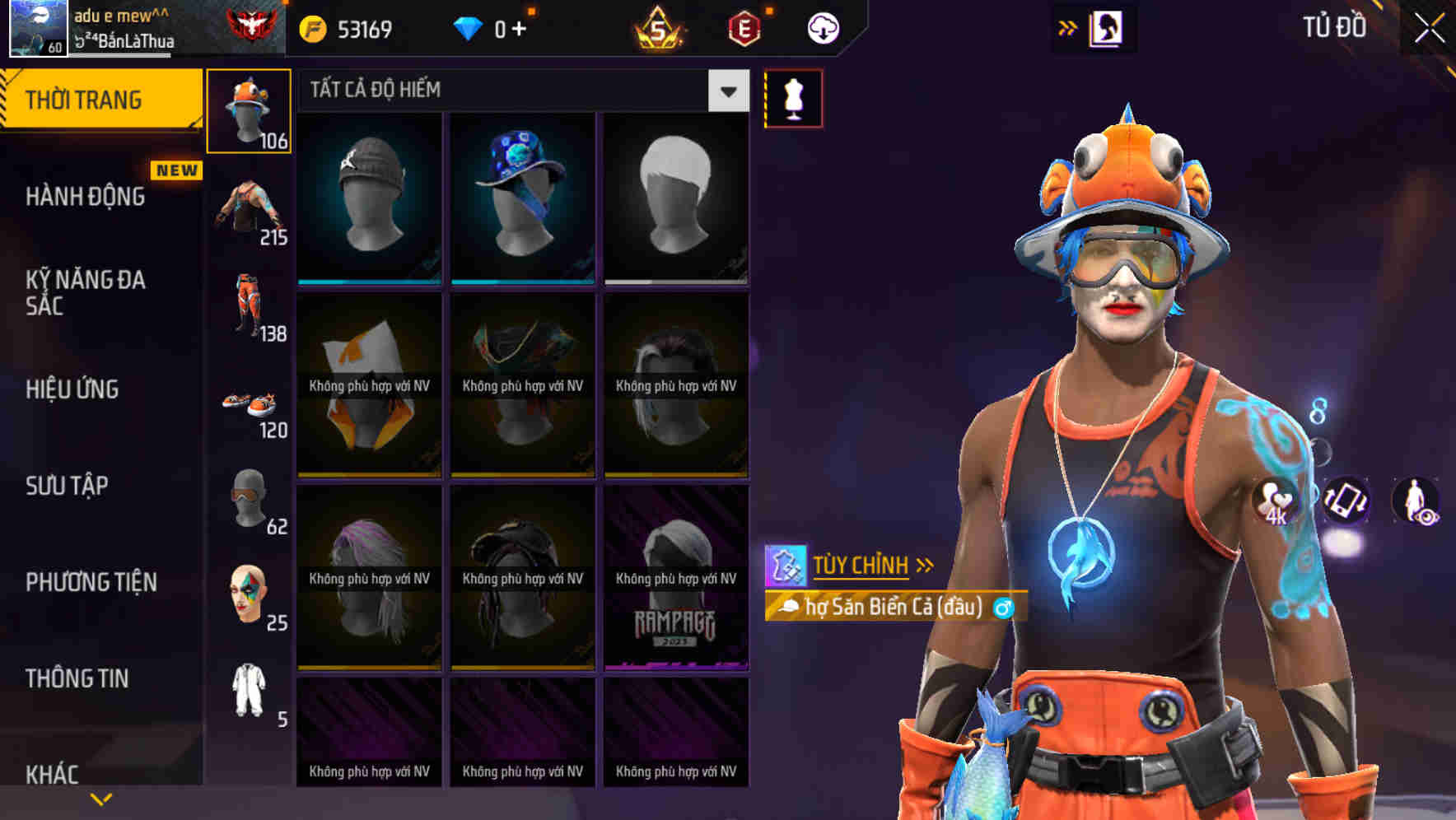Open the mannequin outfit preview icon
This screenshot has height=820, width=1456.
[793, 97]
